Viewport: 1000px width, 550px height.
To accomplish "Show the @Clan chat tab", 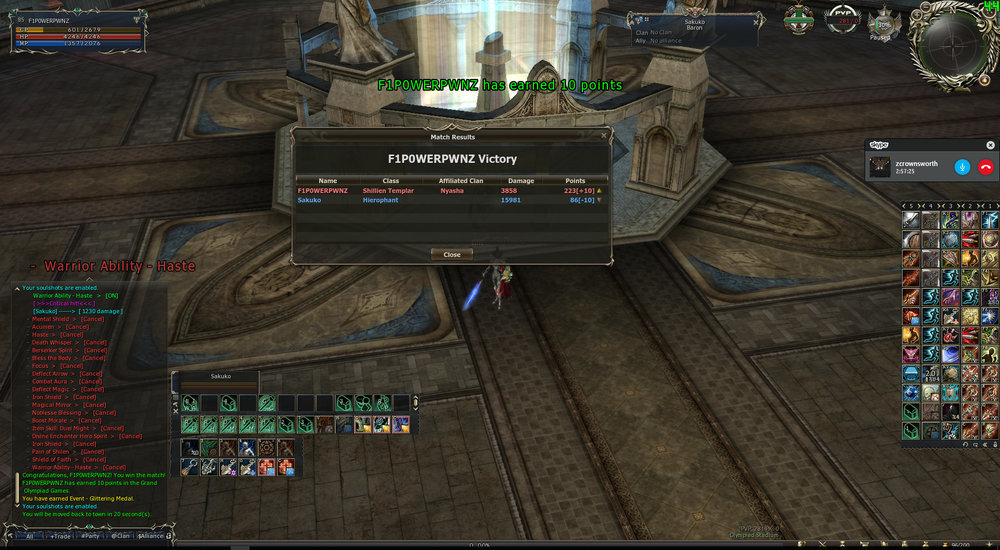I will (120, 536).
